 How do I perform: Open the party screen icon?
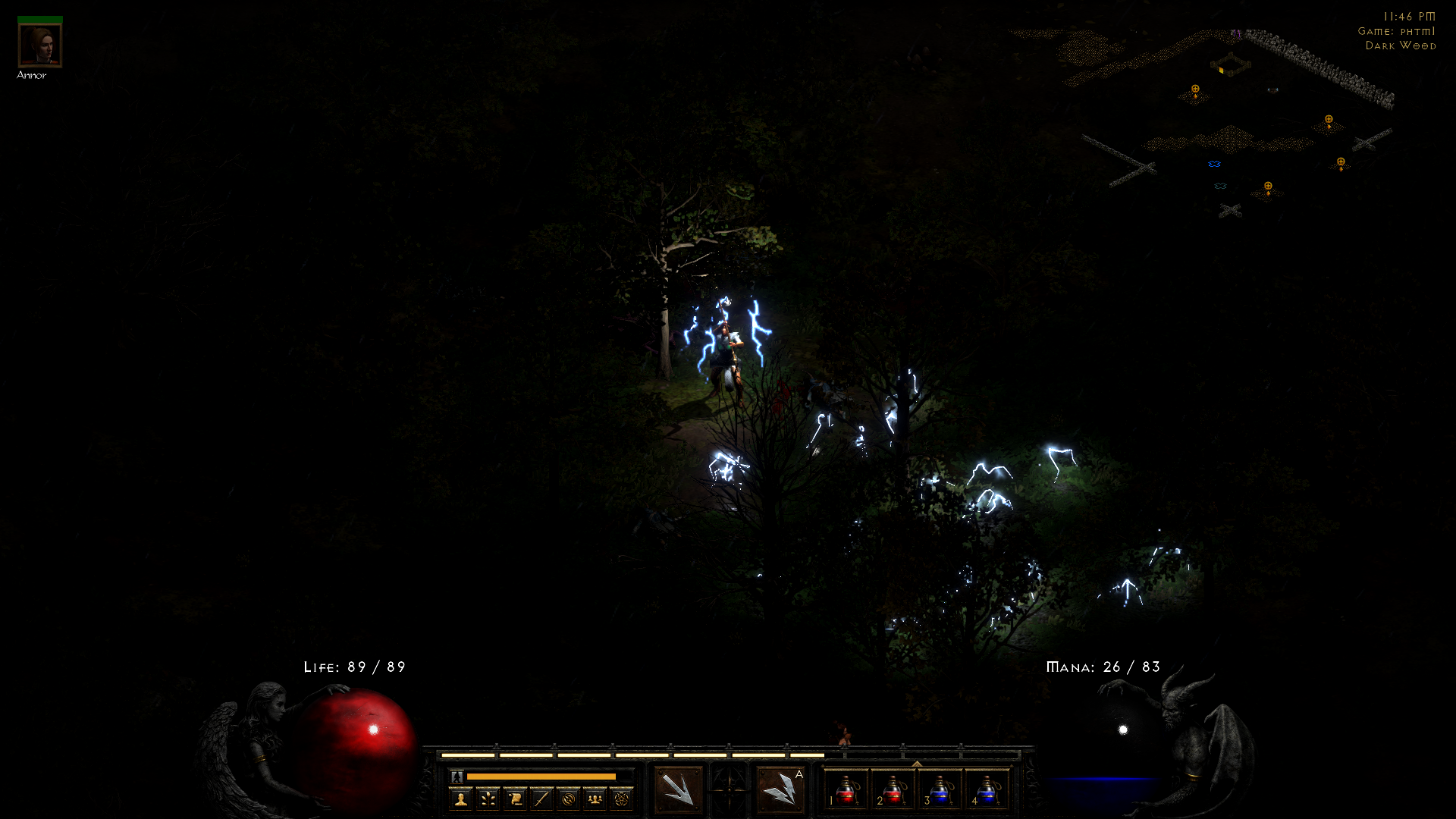point(595,799)
